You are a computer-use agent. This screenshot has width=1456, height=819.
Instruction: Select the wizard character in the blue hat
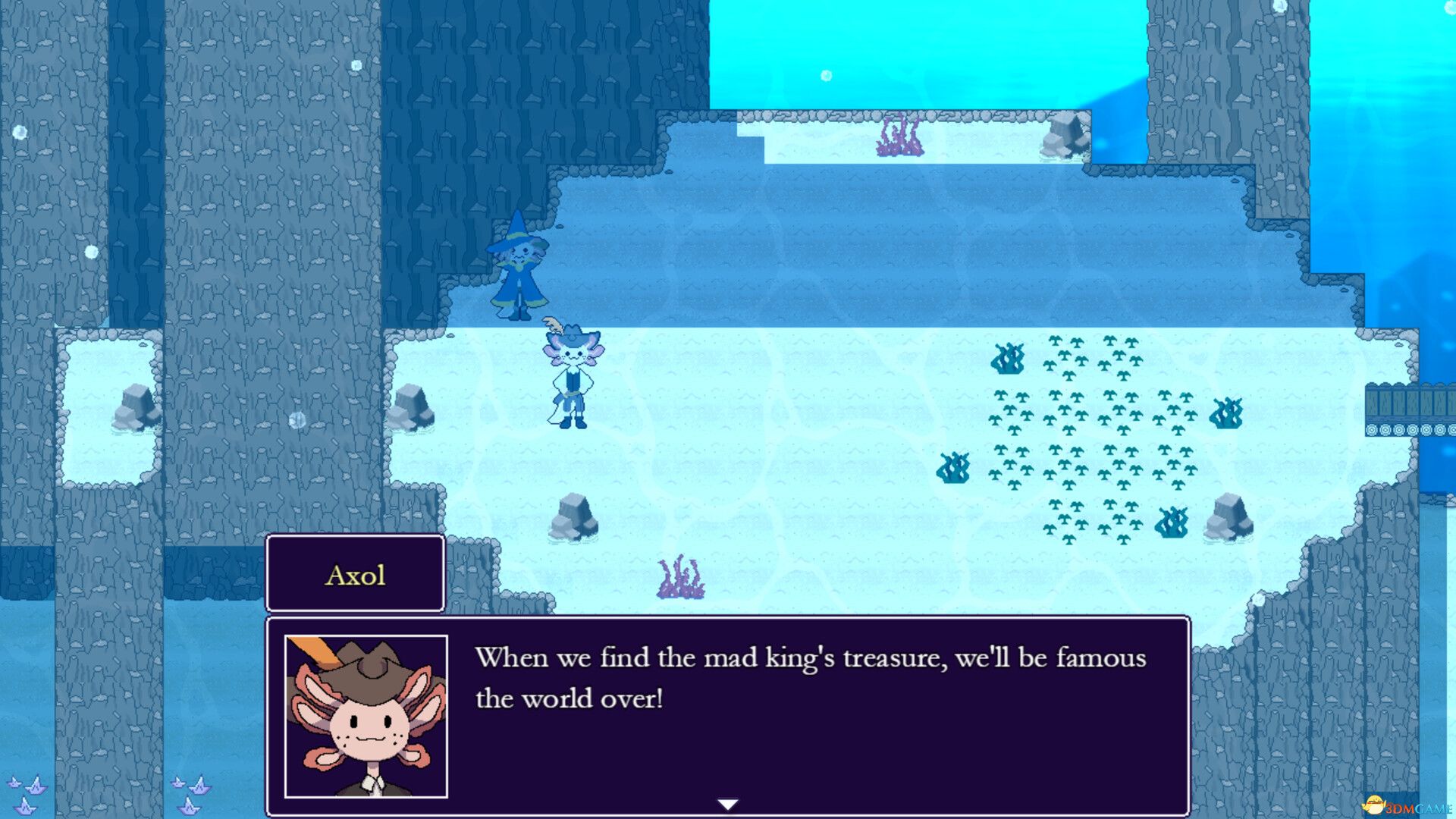point(519,273)
